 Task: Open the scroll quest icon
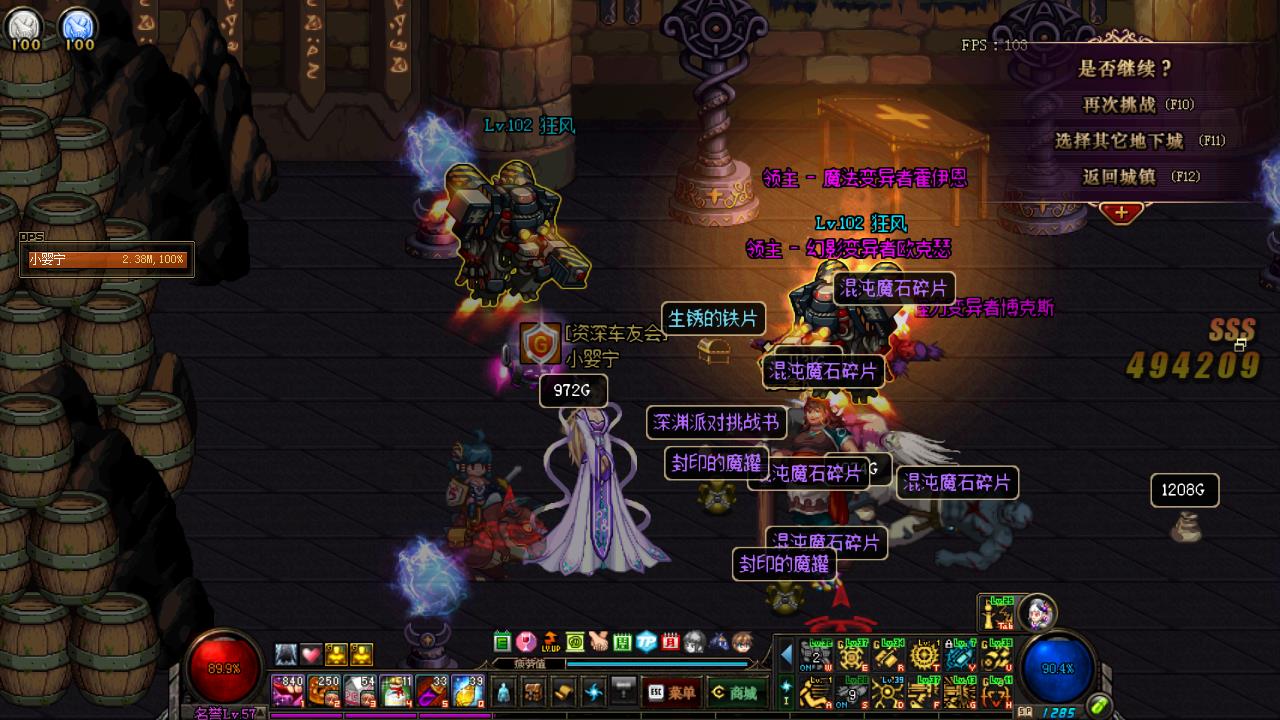click(564, 691)
